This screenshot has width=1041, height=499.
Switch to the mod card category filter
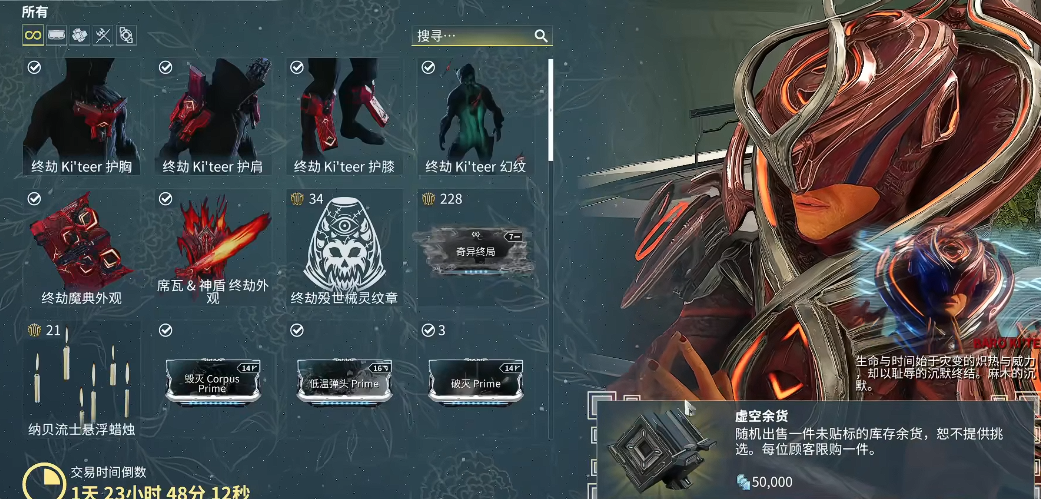[x=57, y=35]
